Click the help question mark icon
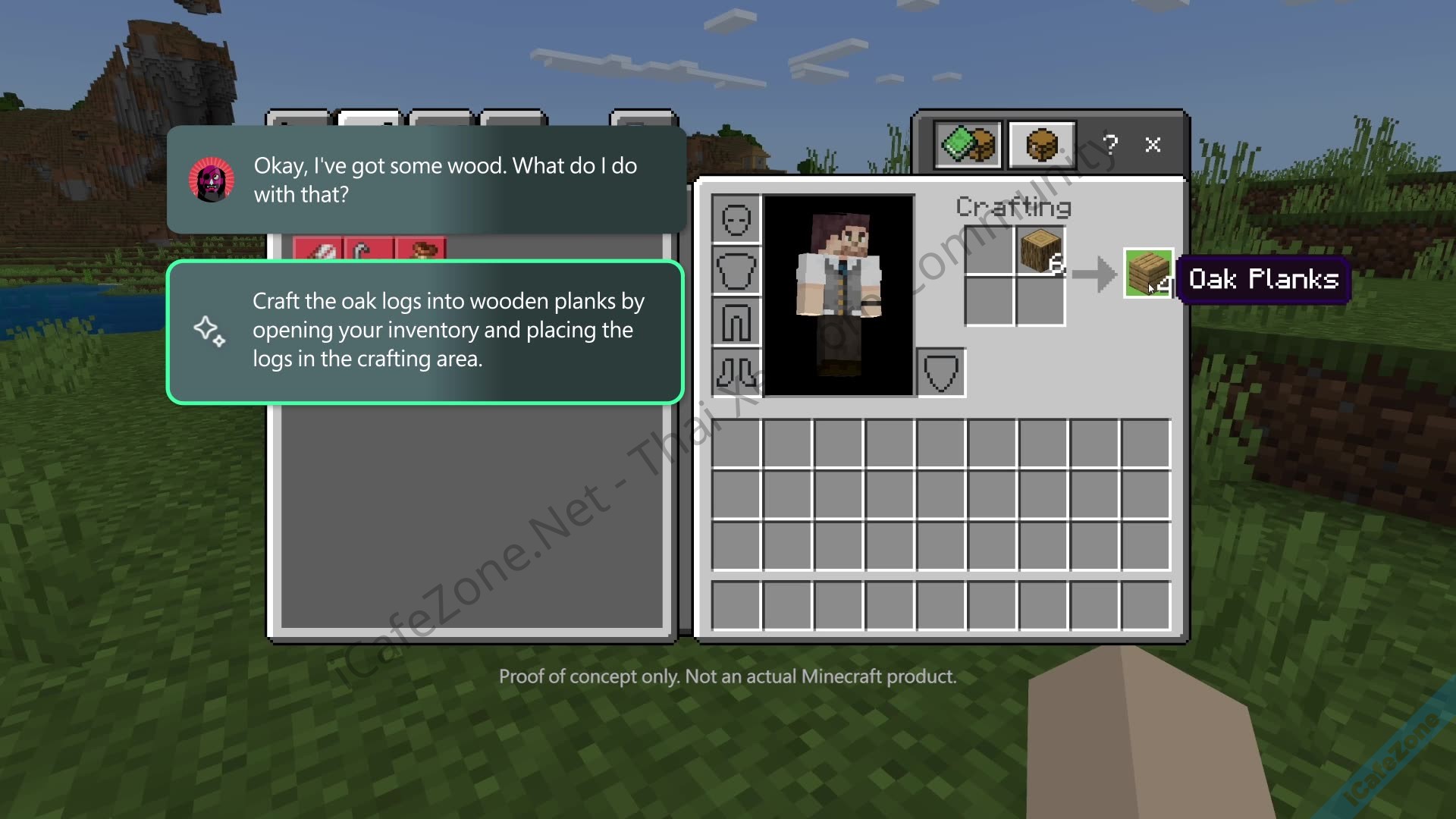The width and height of the screenshot is (1456, 819). tap(1110, 145)
